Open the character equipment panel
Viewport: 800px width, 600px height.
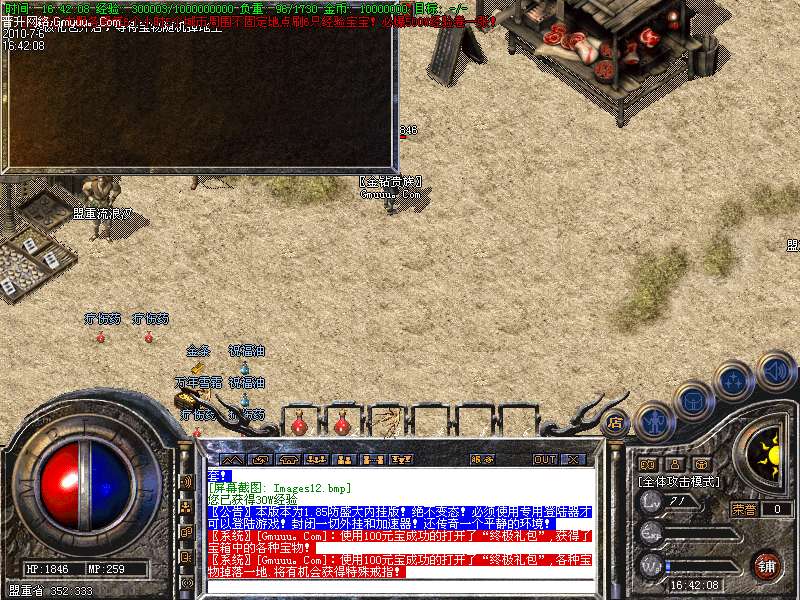coord(654,420)
